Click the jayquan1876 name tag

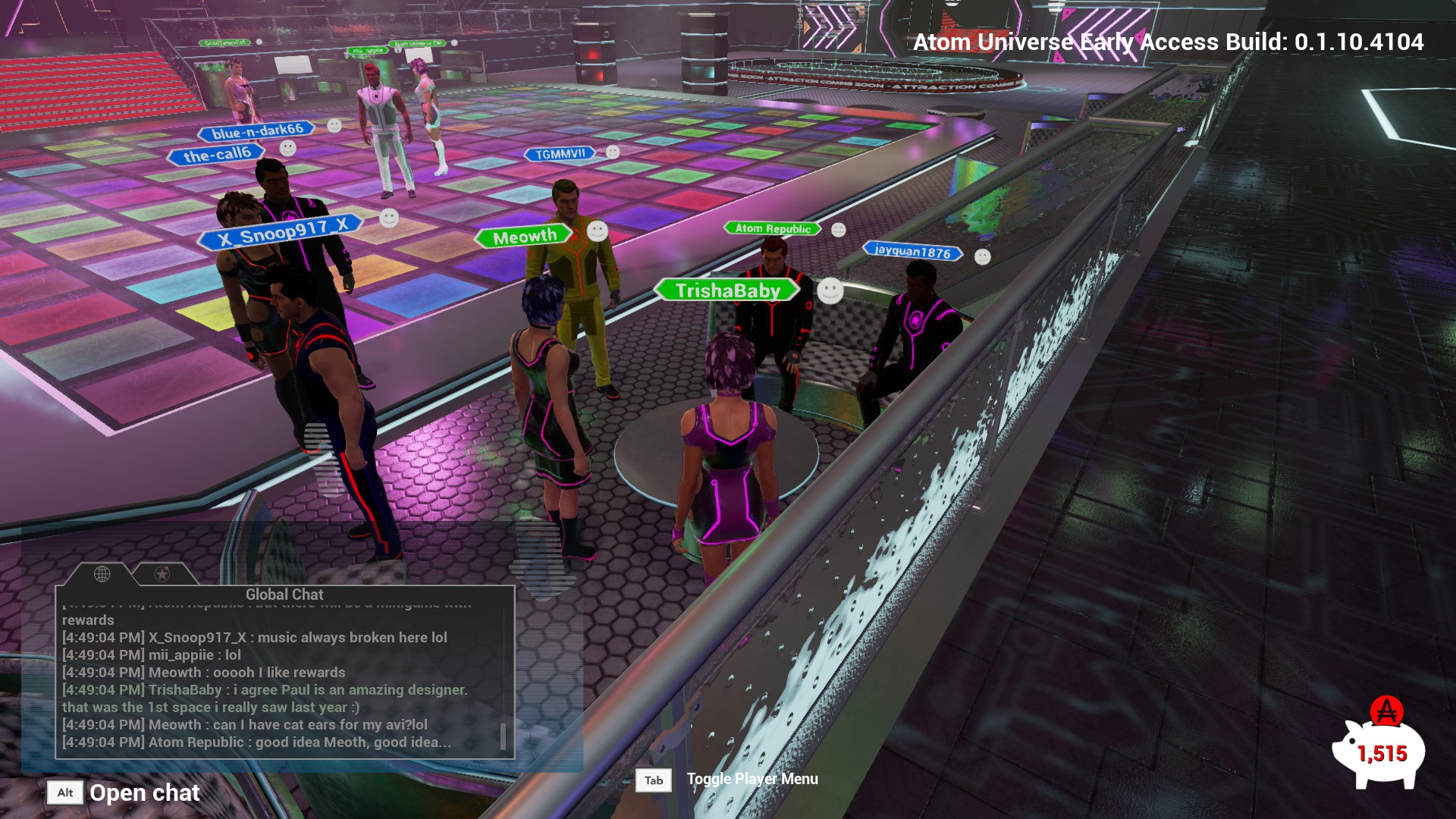pos(912,251)
